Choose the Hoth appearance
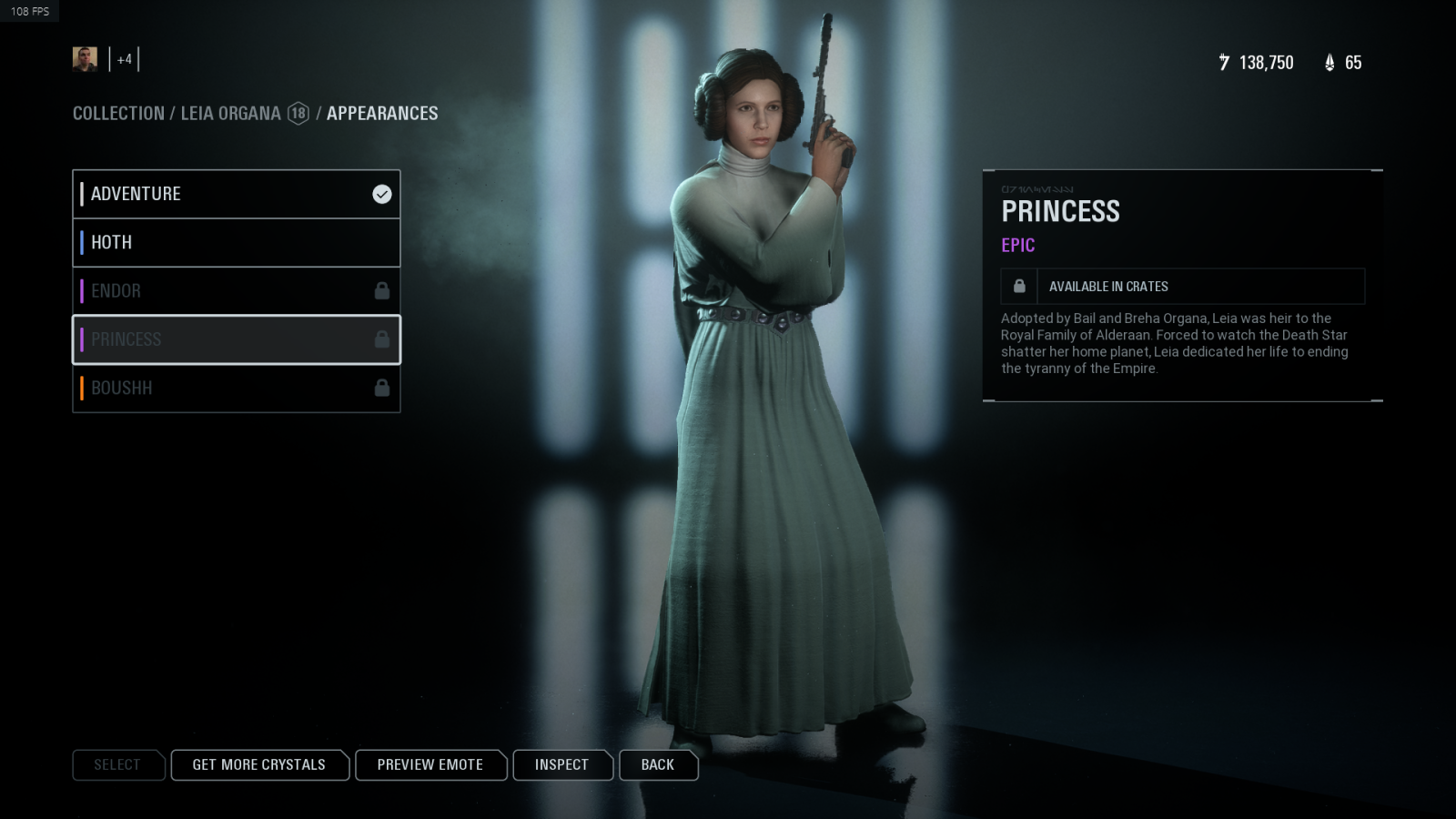The height and width of the screenshot is (819, 1456). tap(236, 242)
